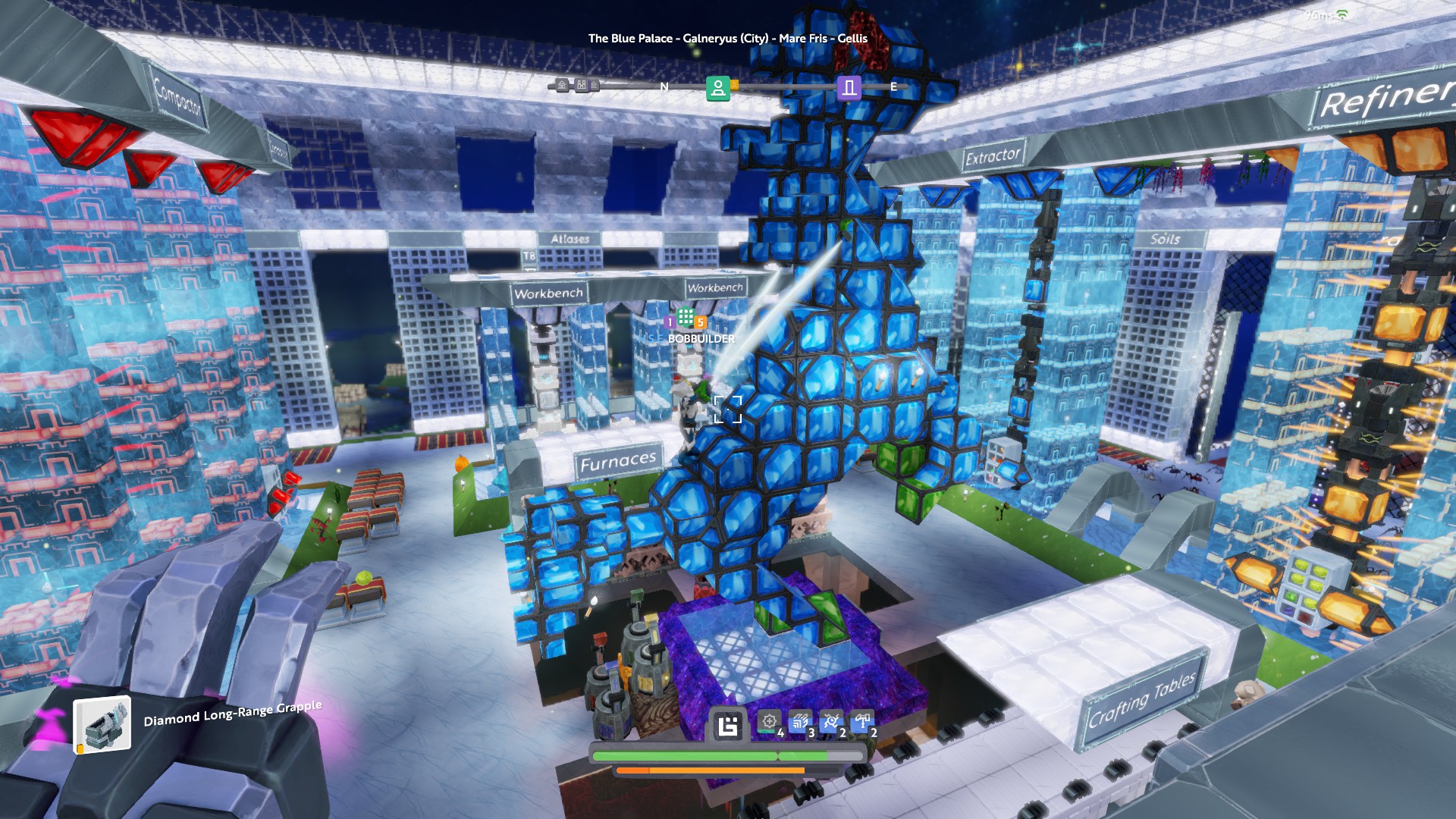Select the hammer buff icon
This screenshot has width=1456, height=819.
click(862, 722)
